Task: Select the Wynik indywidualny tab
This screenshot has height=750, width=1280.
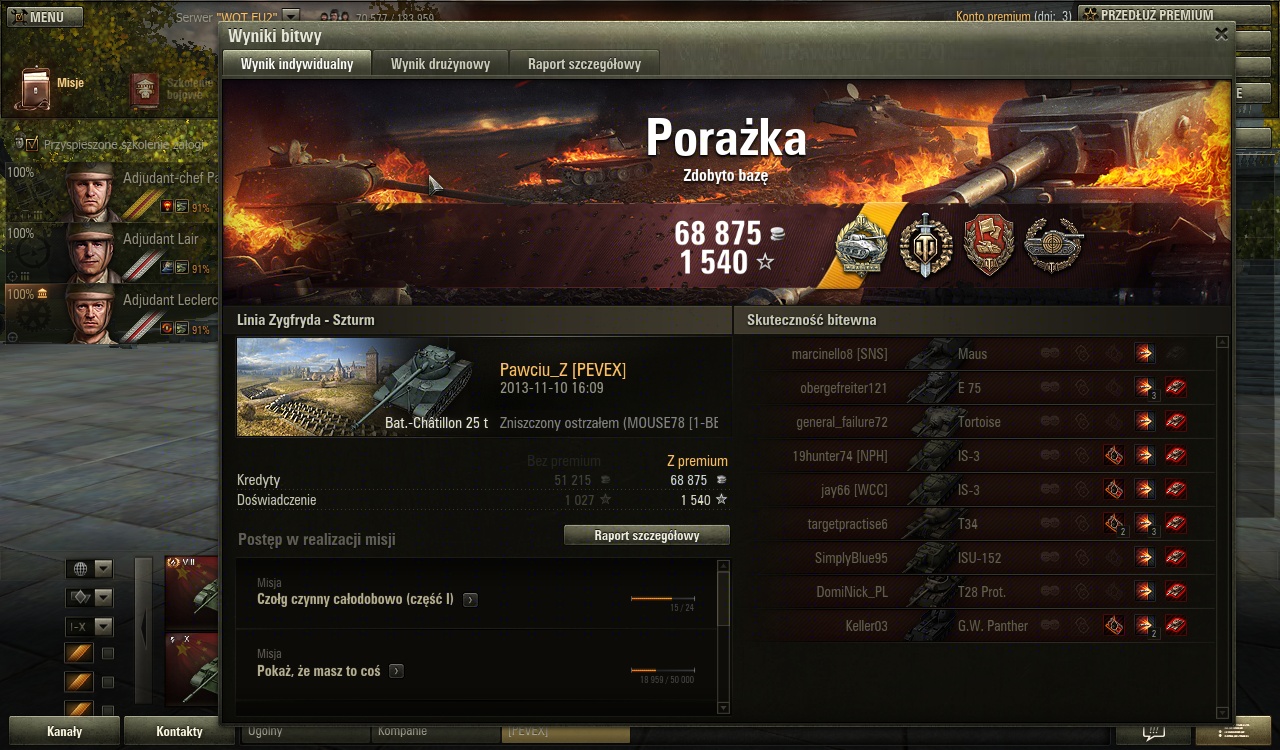Action: point(297,64)
